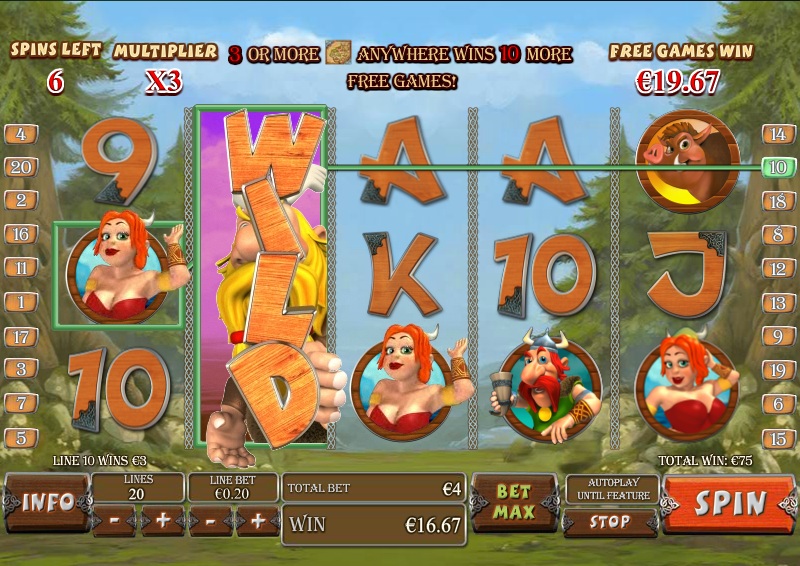
Task: Choose payline marker 15
Action: click(777, 437)
